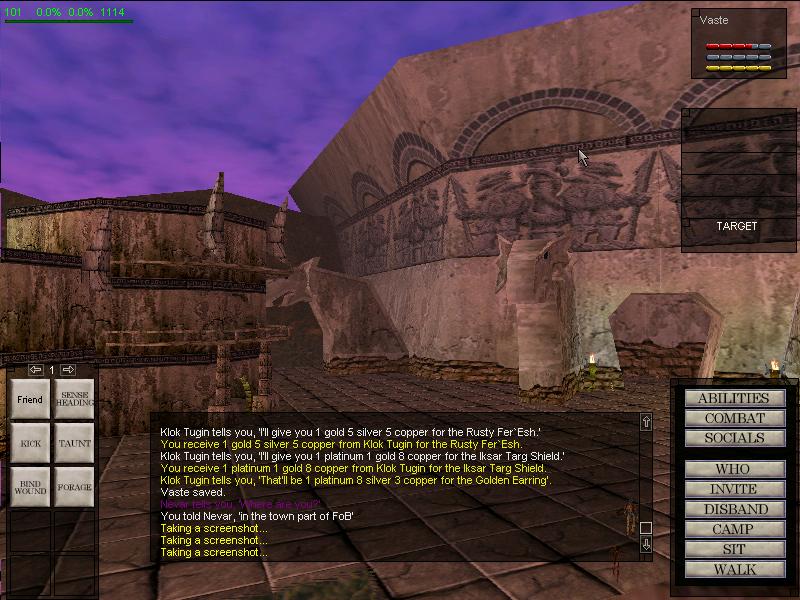The image size is (800, 600).
Task: Open the Combat skills panel
Action: (x=734, y=418)
